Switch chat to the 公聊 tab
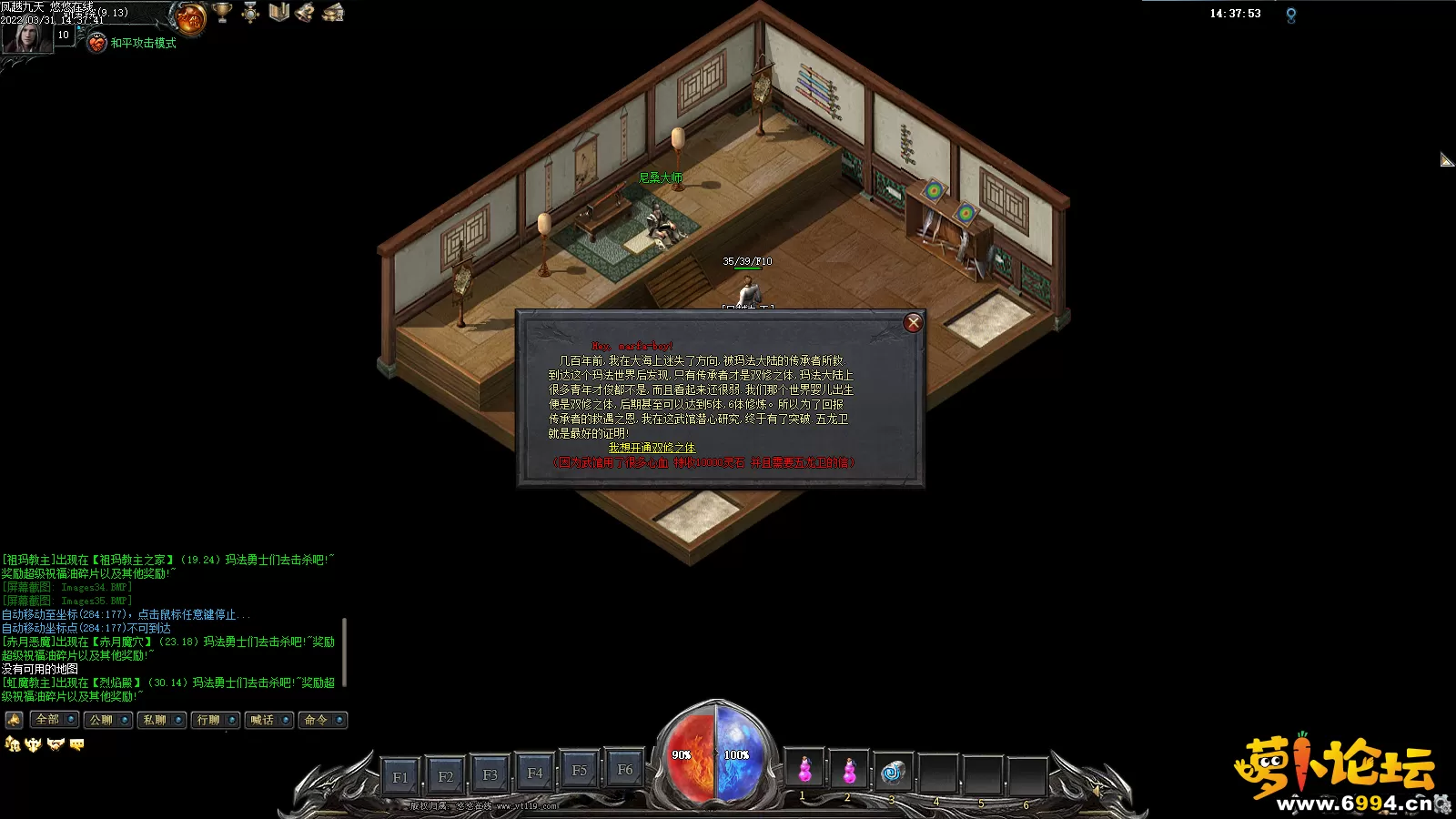Screen dimensions: 1456x819 101,720
